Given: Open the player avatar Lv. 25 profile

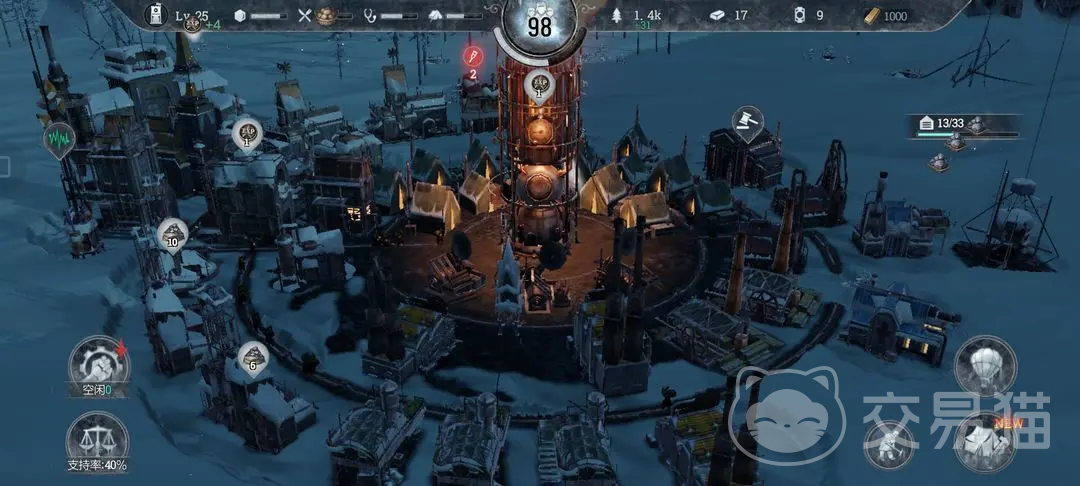Looking at the screenshot, I should (x=157, y=15).
